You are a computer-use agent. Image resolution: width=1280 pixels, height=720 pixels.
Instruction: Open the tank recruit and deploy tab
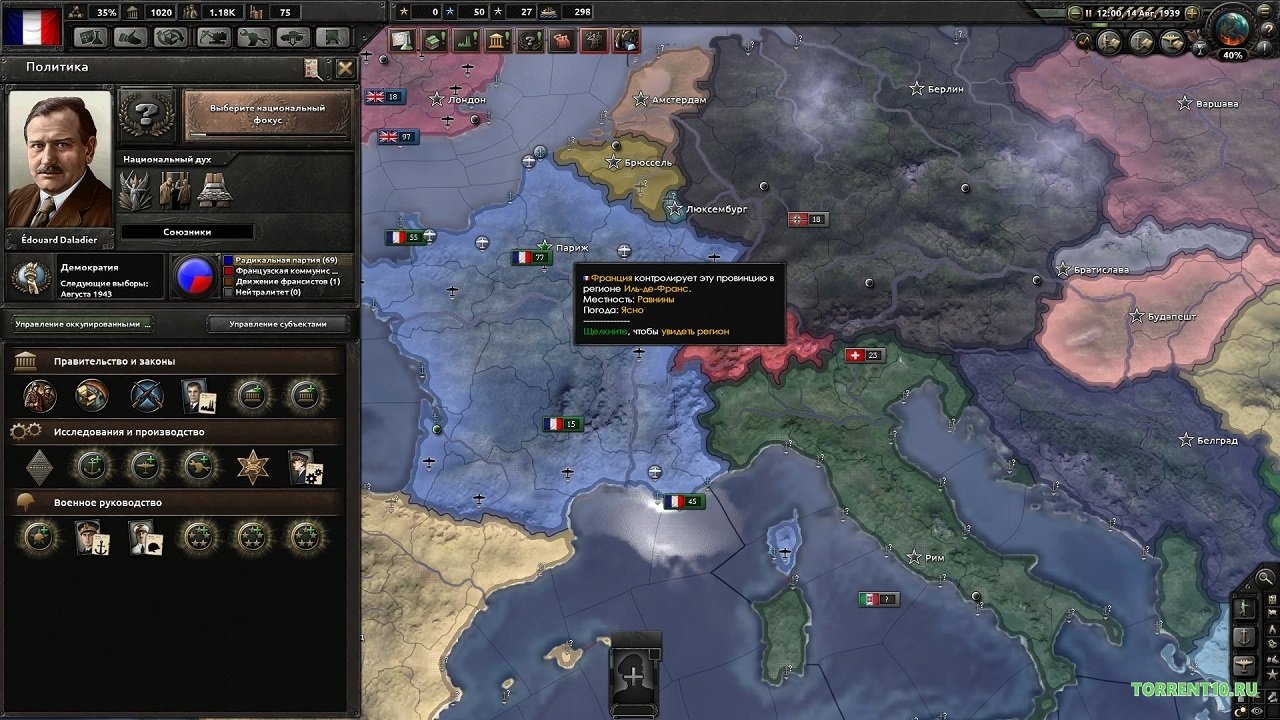point(293,38)
